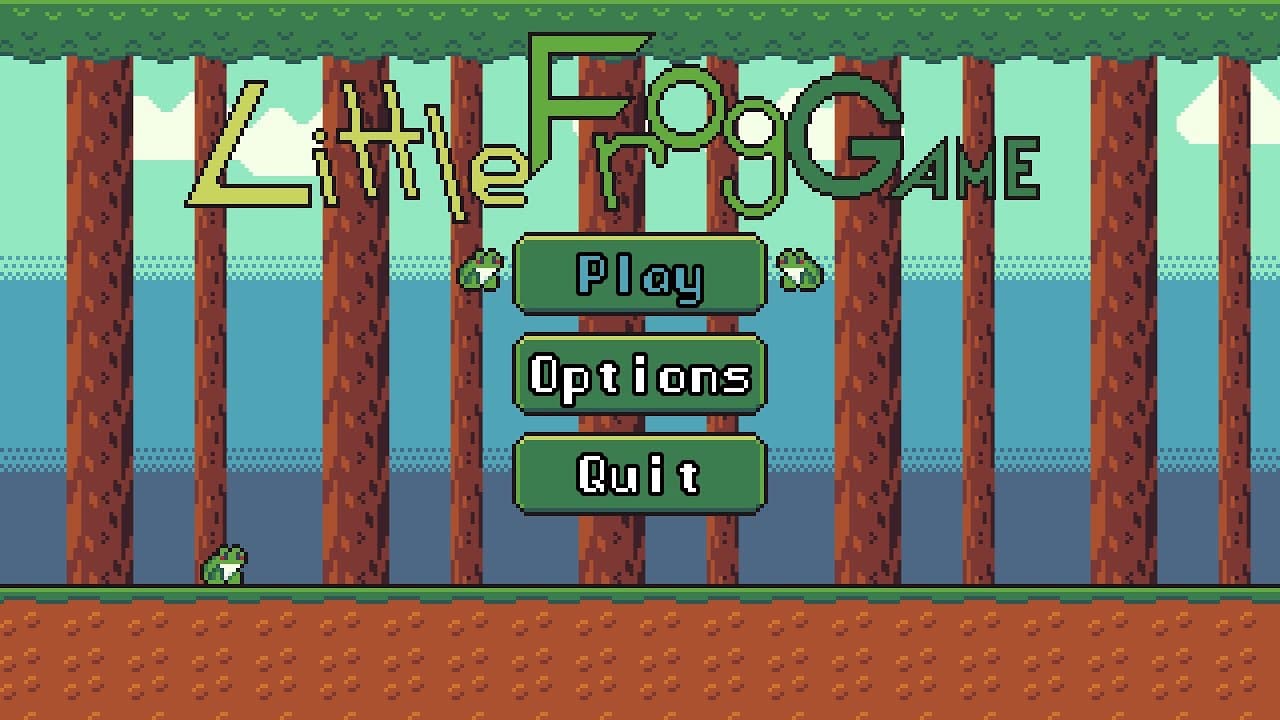Click the Play button's text label

tap(639, 277)
